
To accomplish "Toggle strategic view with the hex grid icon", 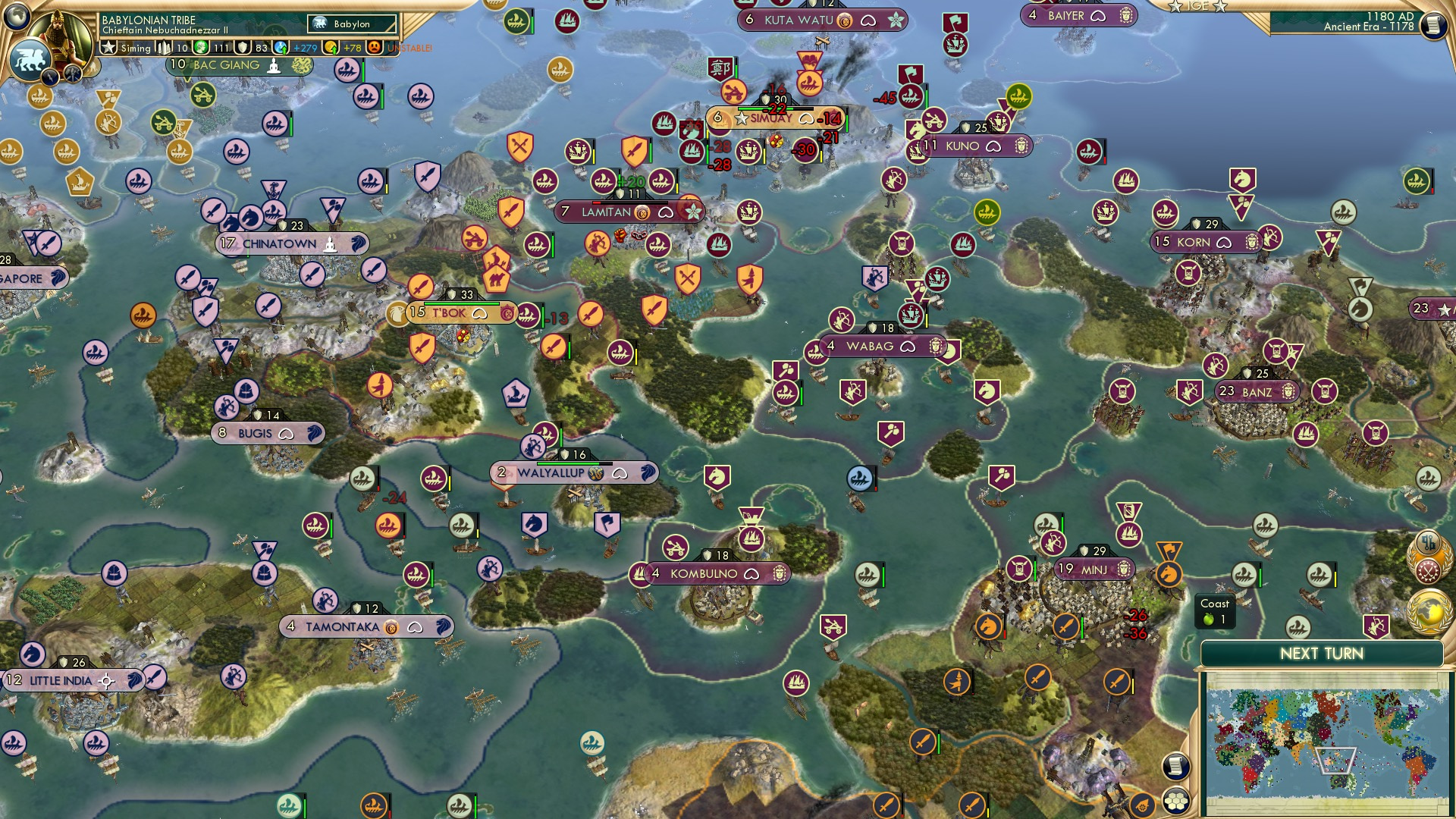I will (1177, 802).
